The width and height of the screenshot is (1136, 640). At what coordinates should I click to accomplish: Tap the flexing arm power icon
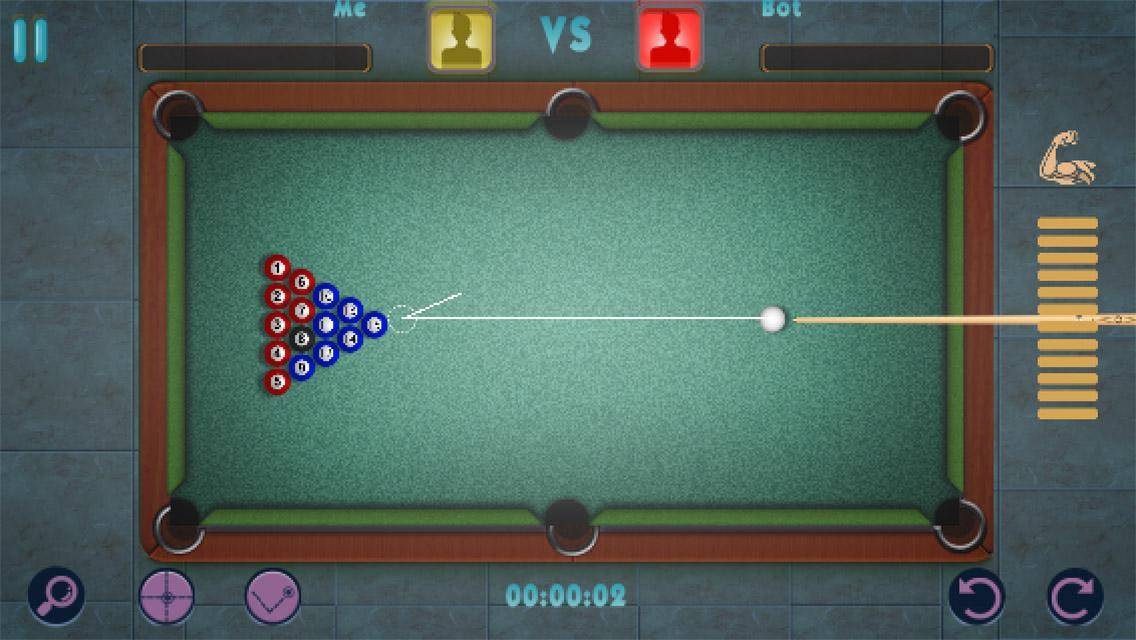(1068, 158)
